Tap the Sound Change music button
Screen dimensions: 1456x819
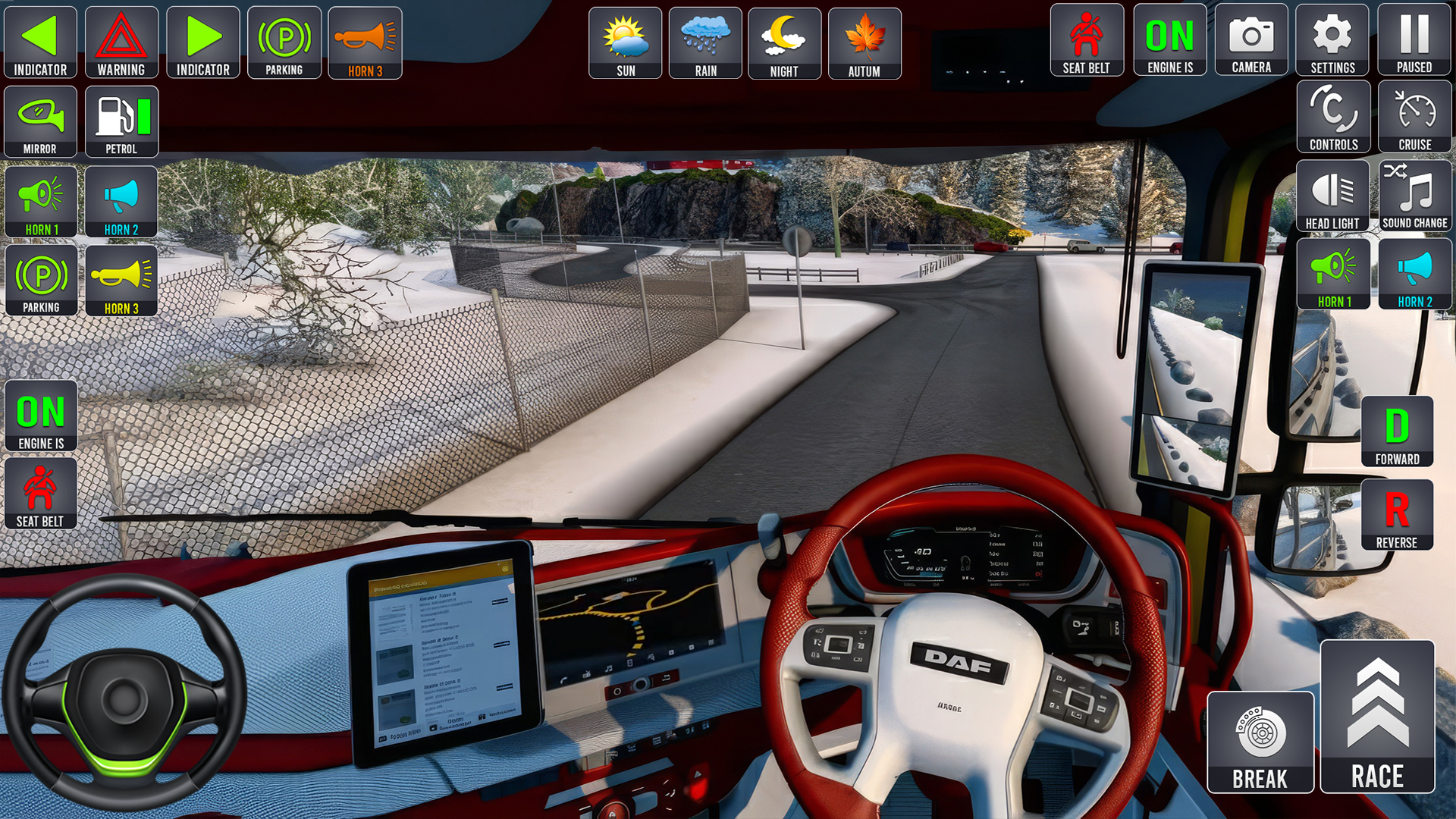pyautogui.click(x=1415, y=196)
